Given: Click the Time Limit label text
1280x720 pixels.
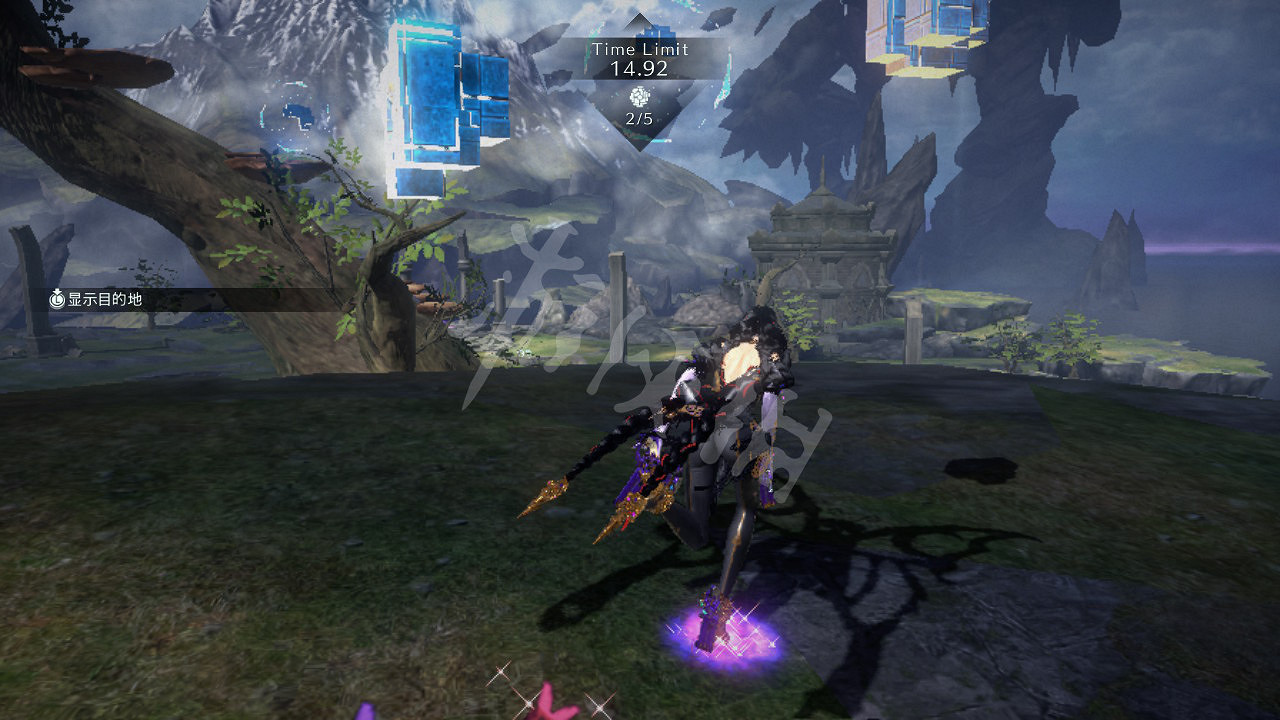Looking at the screenshot, I should click(638, 48).
